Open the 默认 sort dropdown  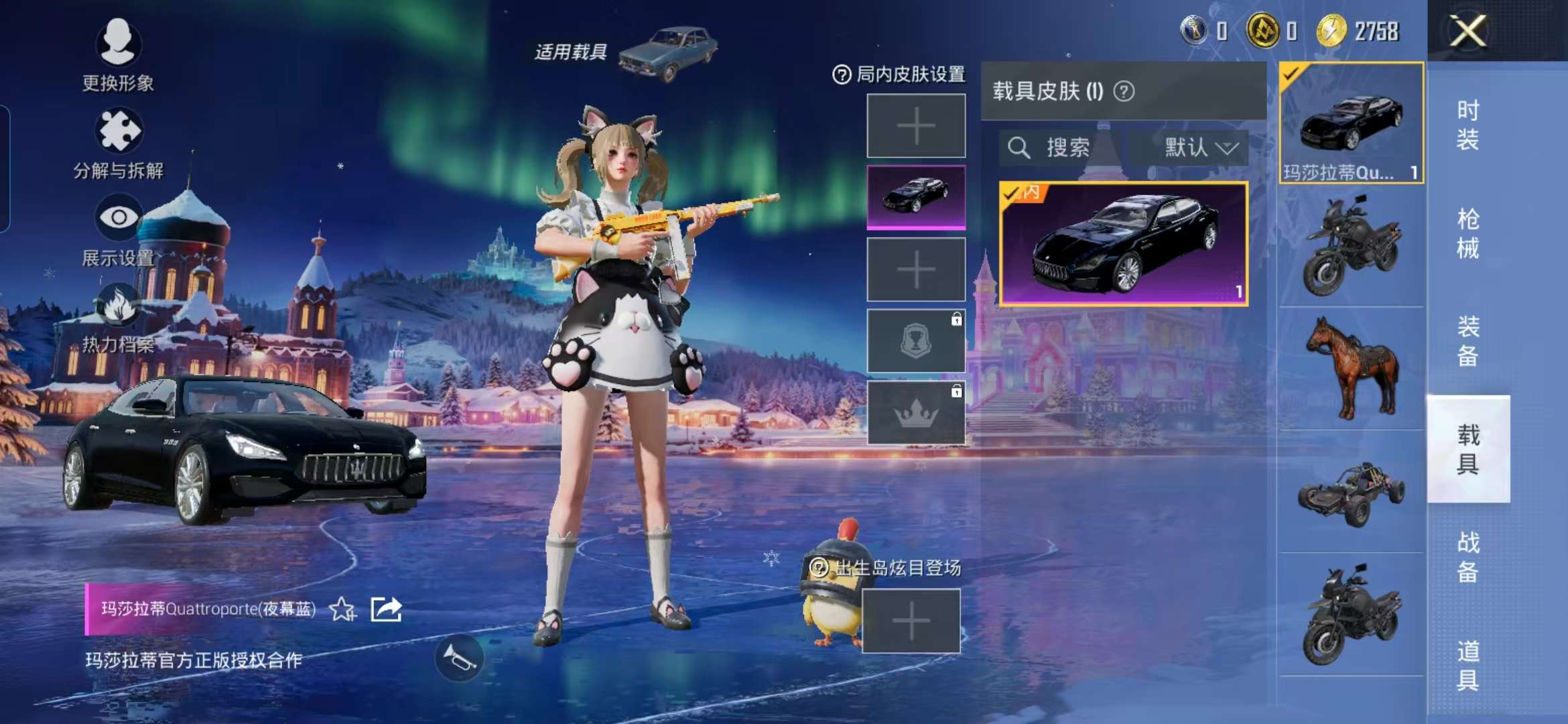click(1199, 147)
